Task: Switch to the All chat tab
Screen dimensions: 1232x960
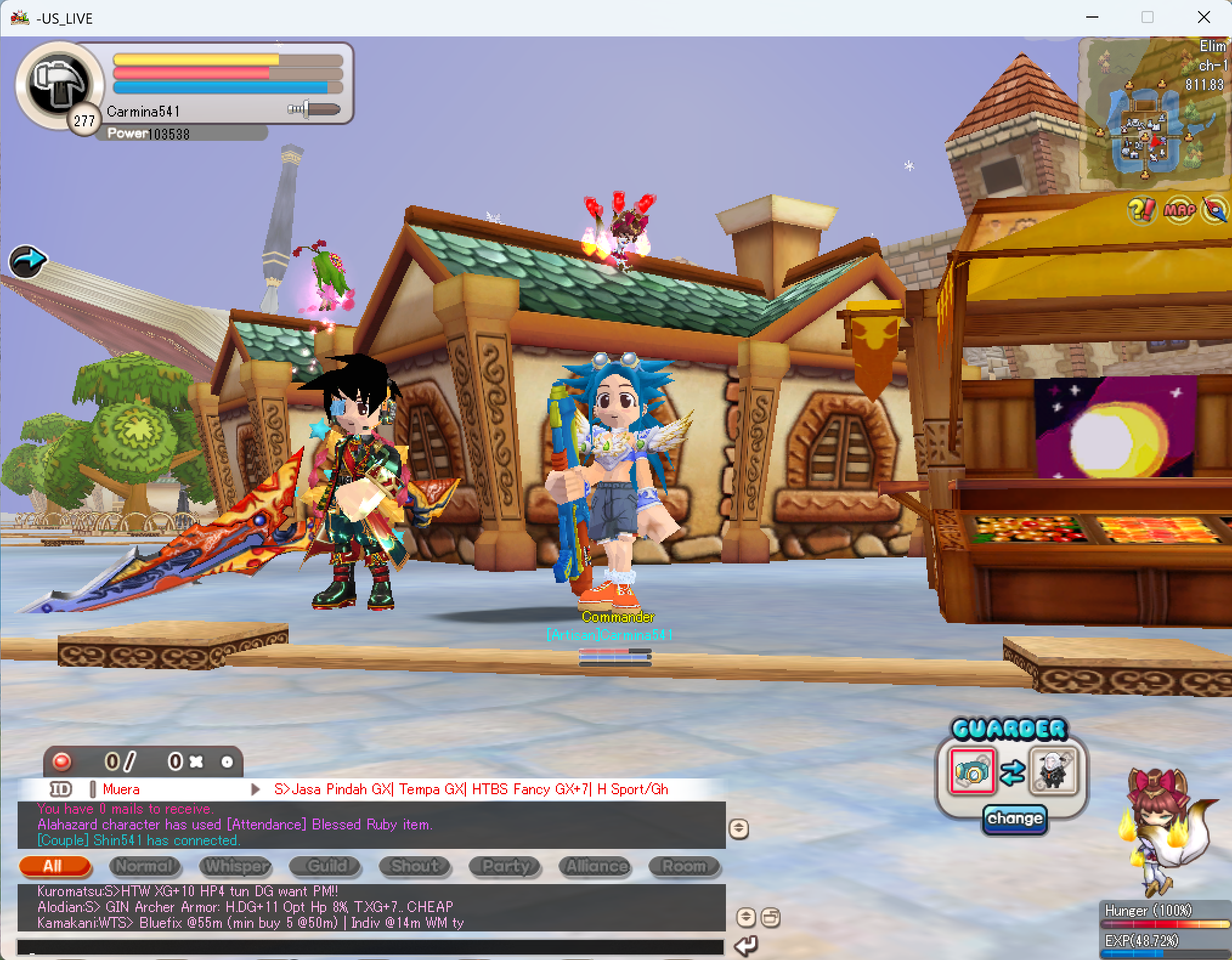Action: click(54, 866)
